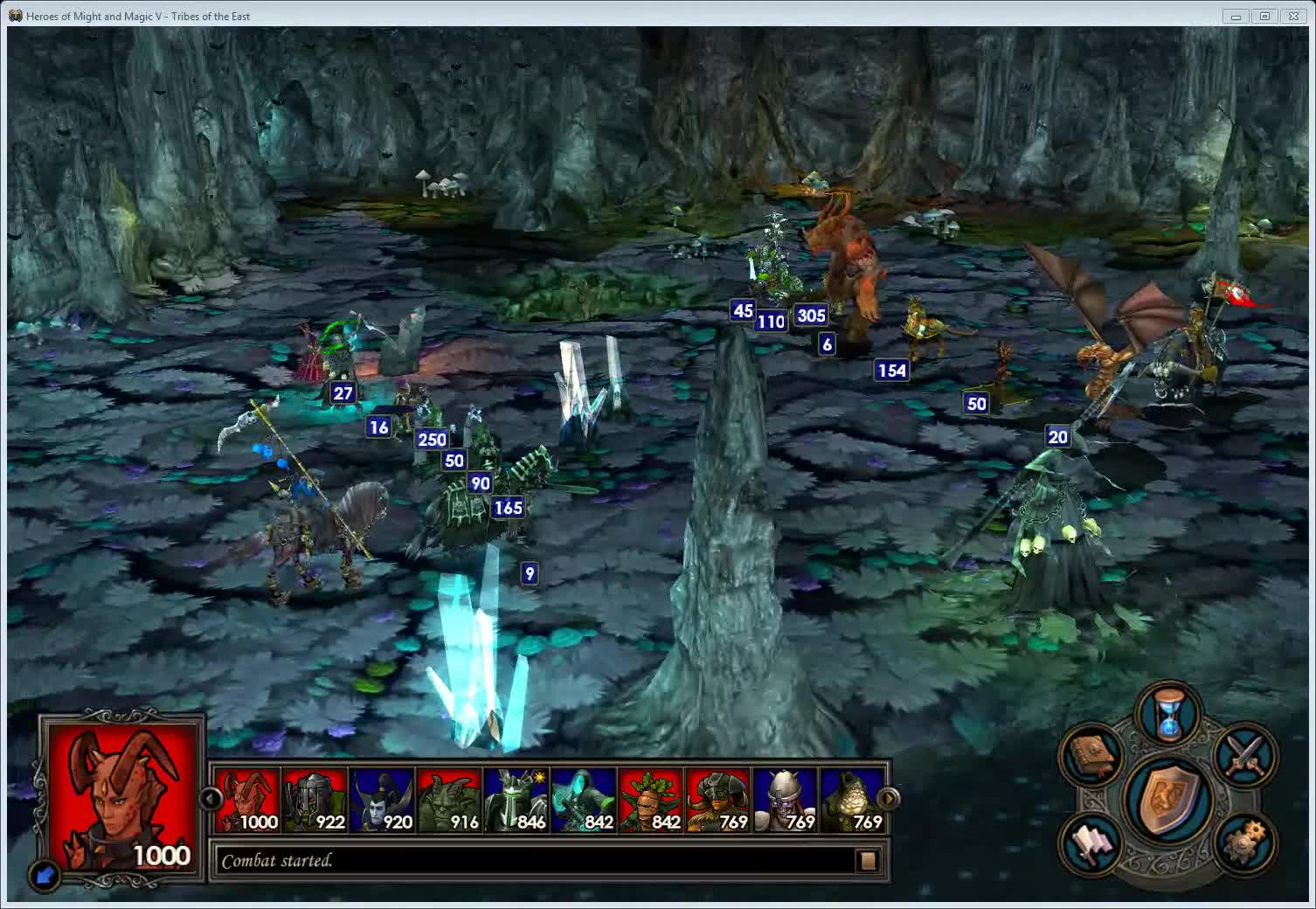Select the creature portrait labeled 922
The width and height of the screenshot is (1316, 909).
pyautogui.click(x=316, y=799)
